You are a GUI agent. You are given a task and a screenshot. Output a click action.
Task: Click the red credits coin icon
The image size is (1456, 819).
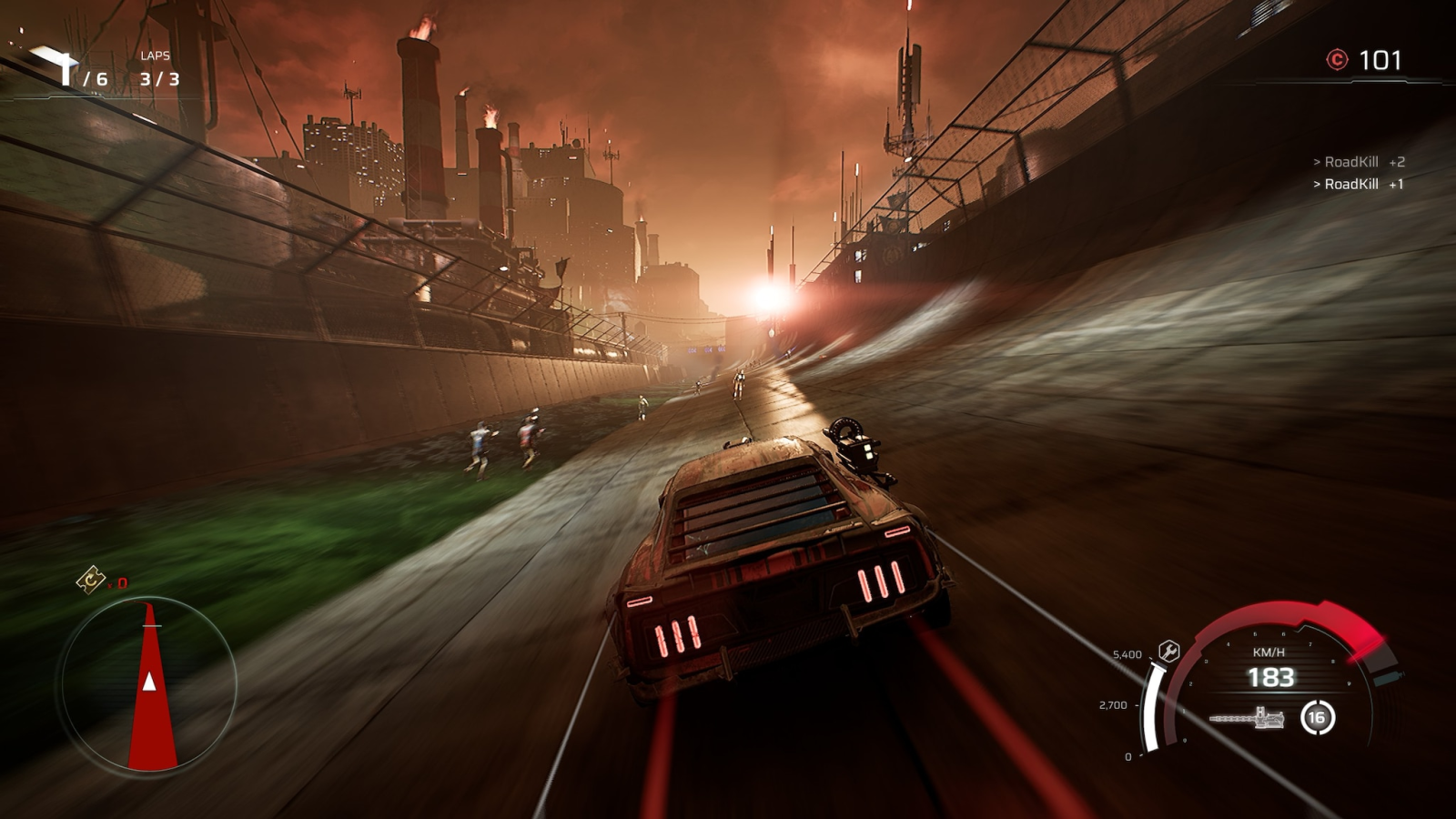pos(1337,60)
